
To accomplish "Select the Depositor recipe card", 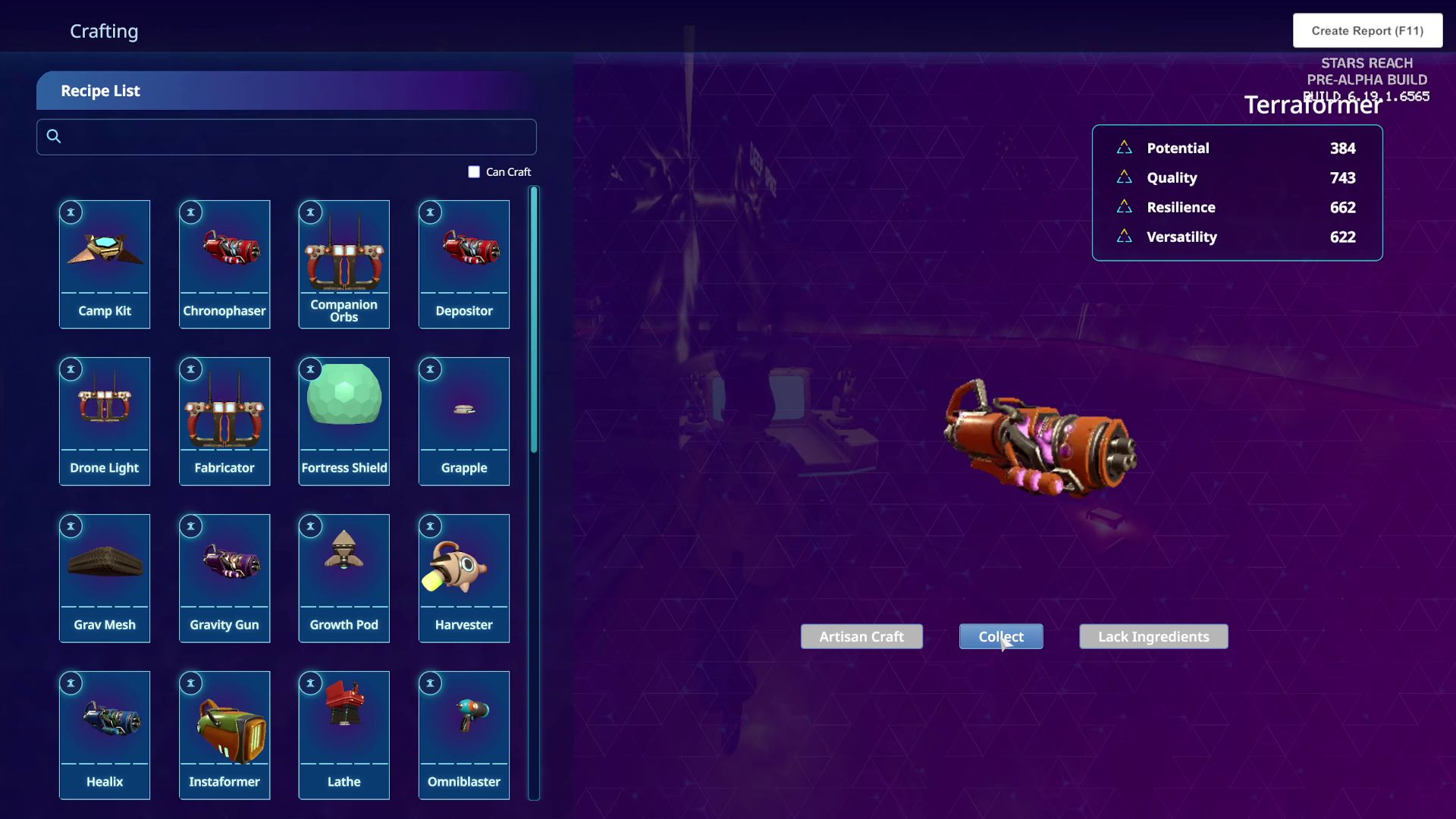I will point(464,264).
